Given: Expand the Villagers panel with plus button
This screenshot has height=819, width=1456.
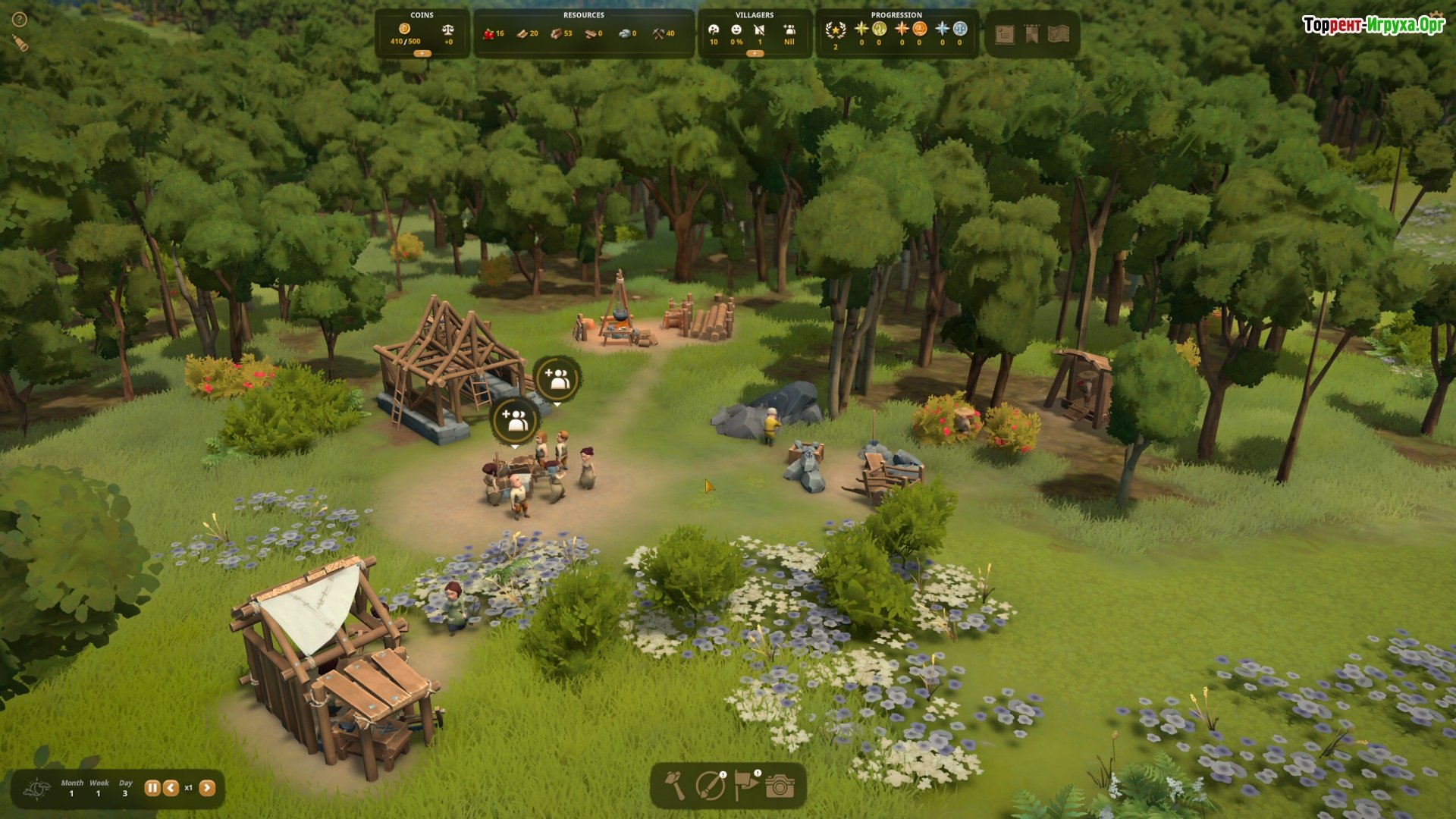Looking at the screenshot, I should coord(755,54).
